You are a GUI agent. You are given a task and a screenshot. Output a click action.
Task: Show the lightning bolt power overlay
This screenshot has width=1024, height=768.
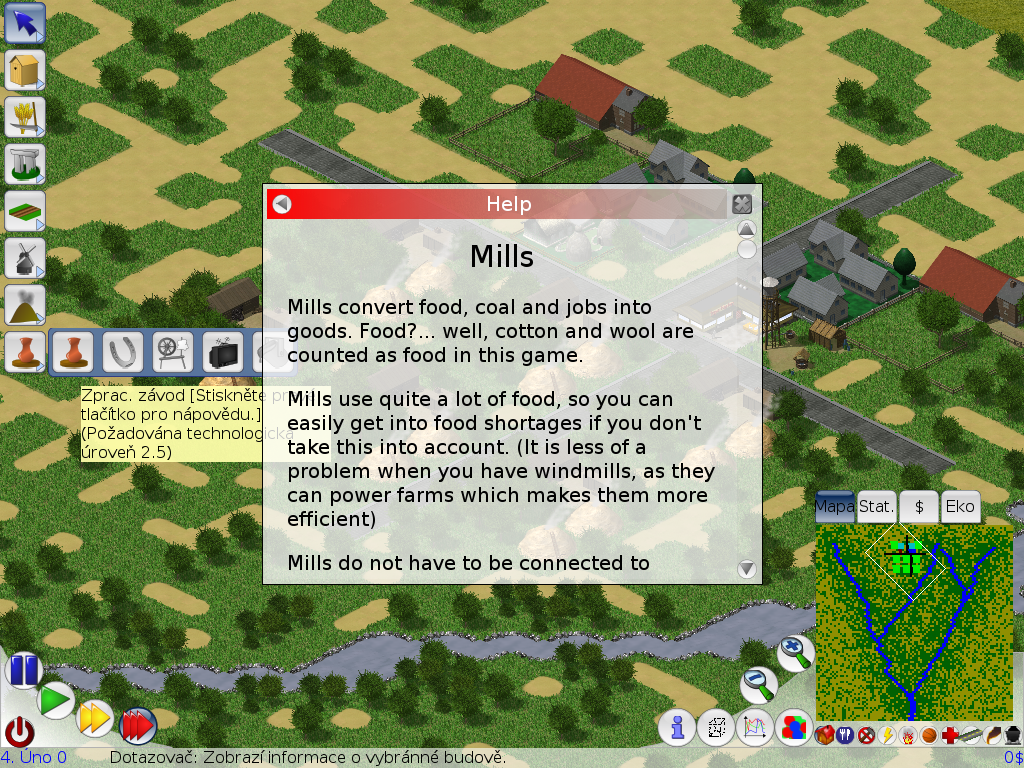[887, 736]
